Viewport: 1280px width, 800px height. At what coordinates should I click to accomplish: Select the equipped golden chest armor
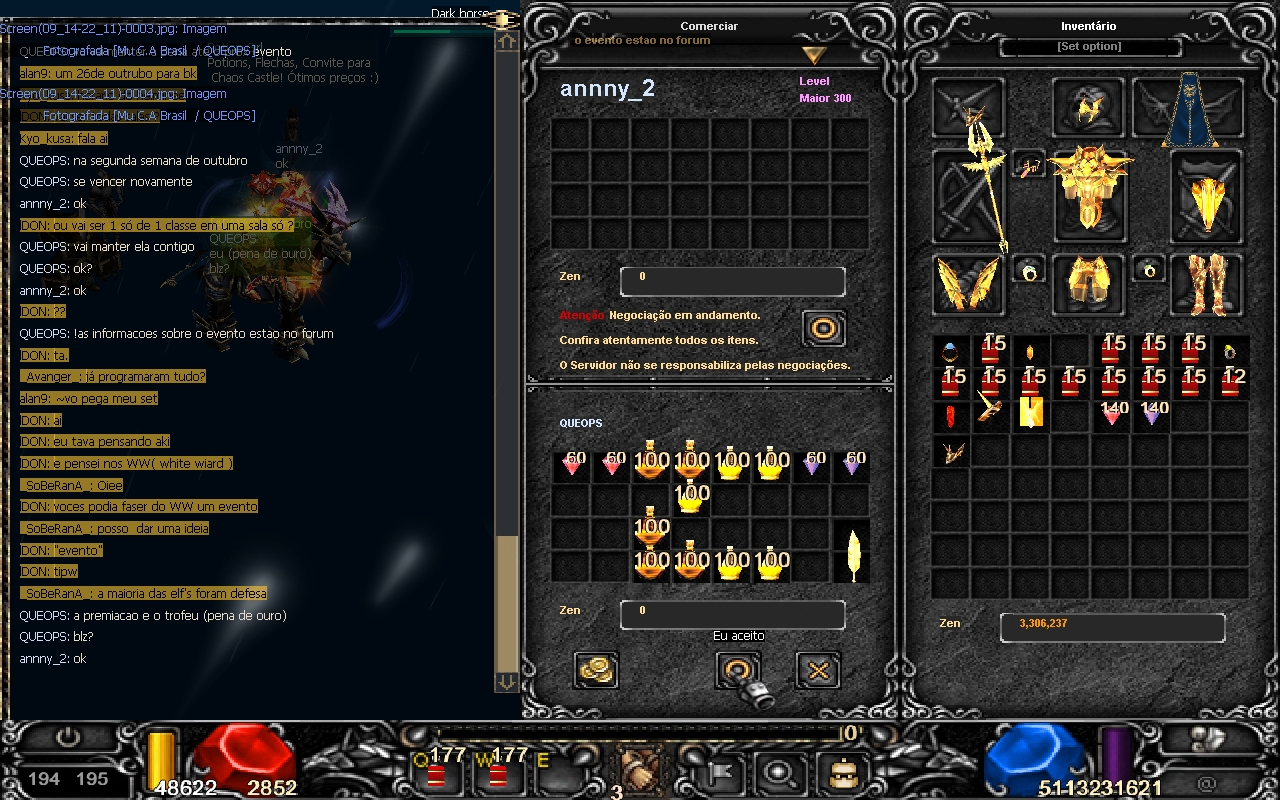point(1089,190)
